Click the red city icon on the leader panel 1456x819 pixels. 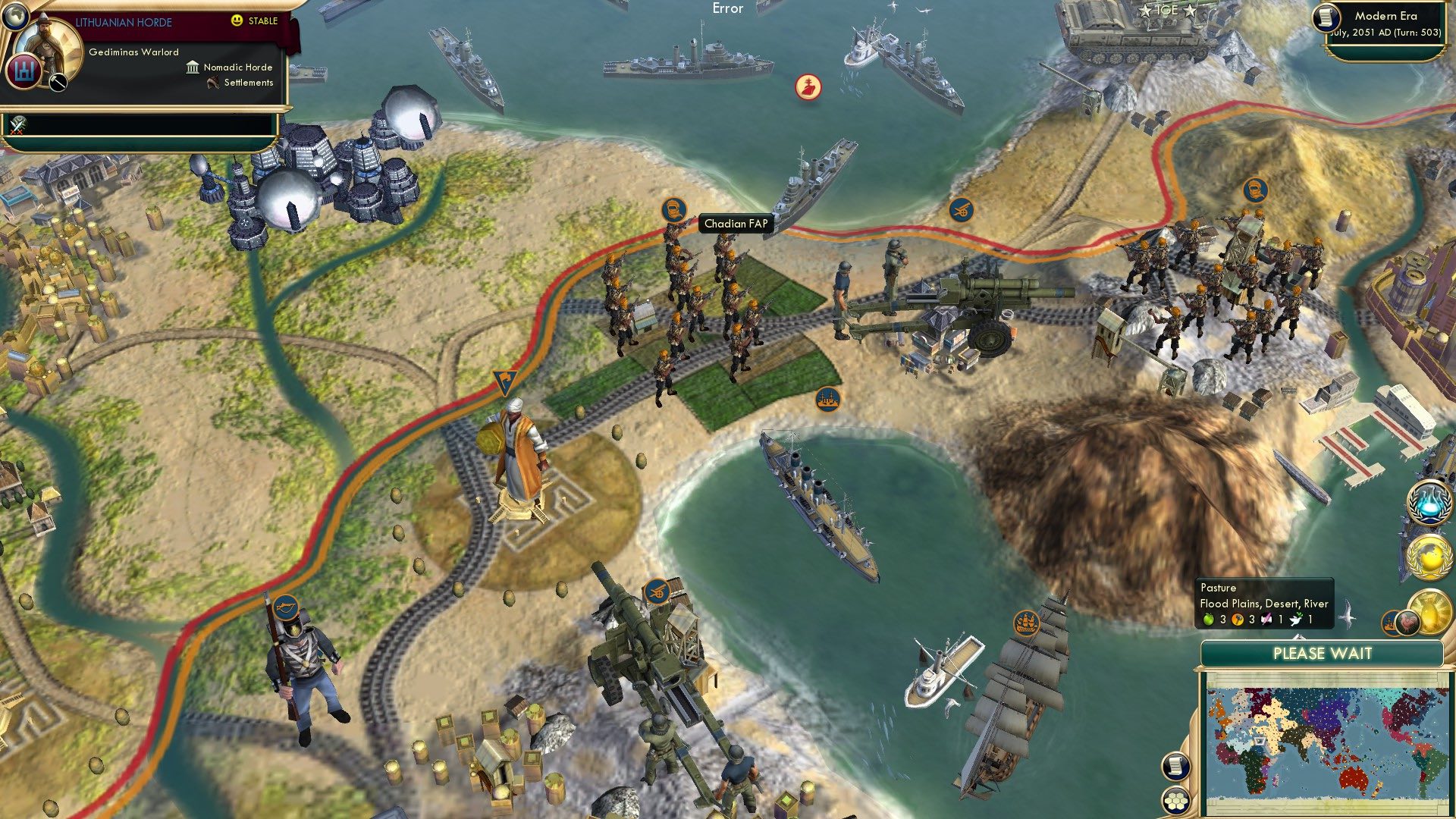point(24,73)
